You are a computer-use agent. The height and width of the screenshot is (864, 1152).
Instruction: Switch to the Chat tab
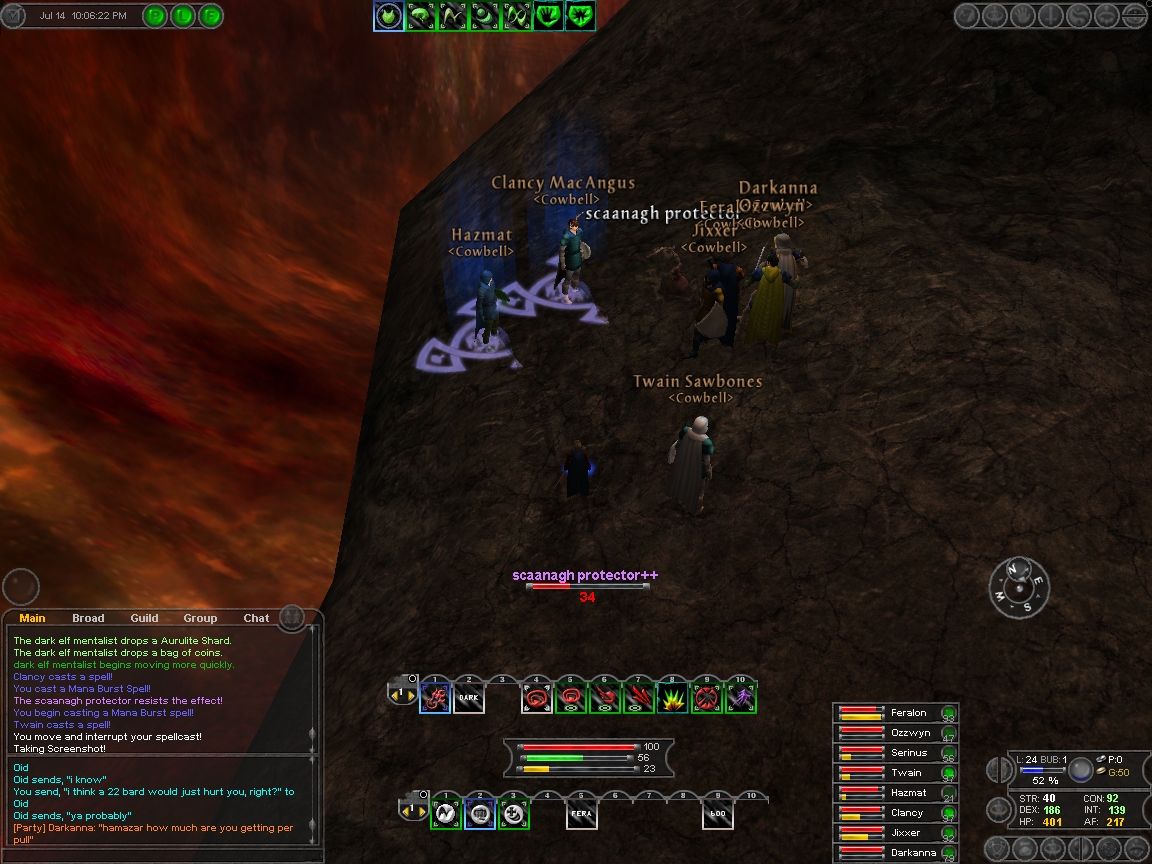pos(256,618)
